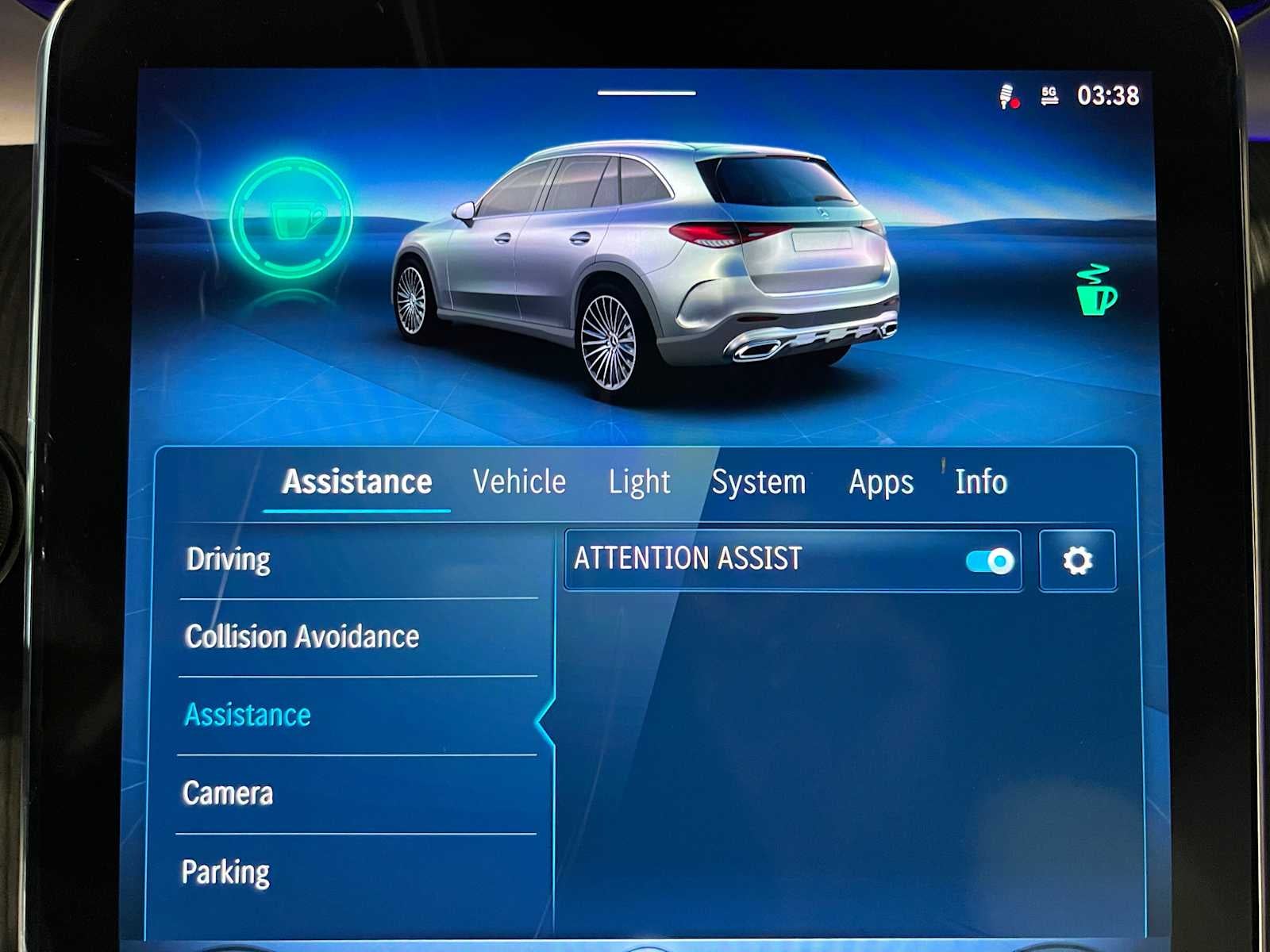This screenshot has width=1270, height=952.
Task: Tap the small green steaming cup icon
Action: [1095, 290]
